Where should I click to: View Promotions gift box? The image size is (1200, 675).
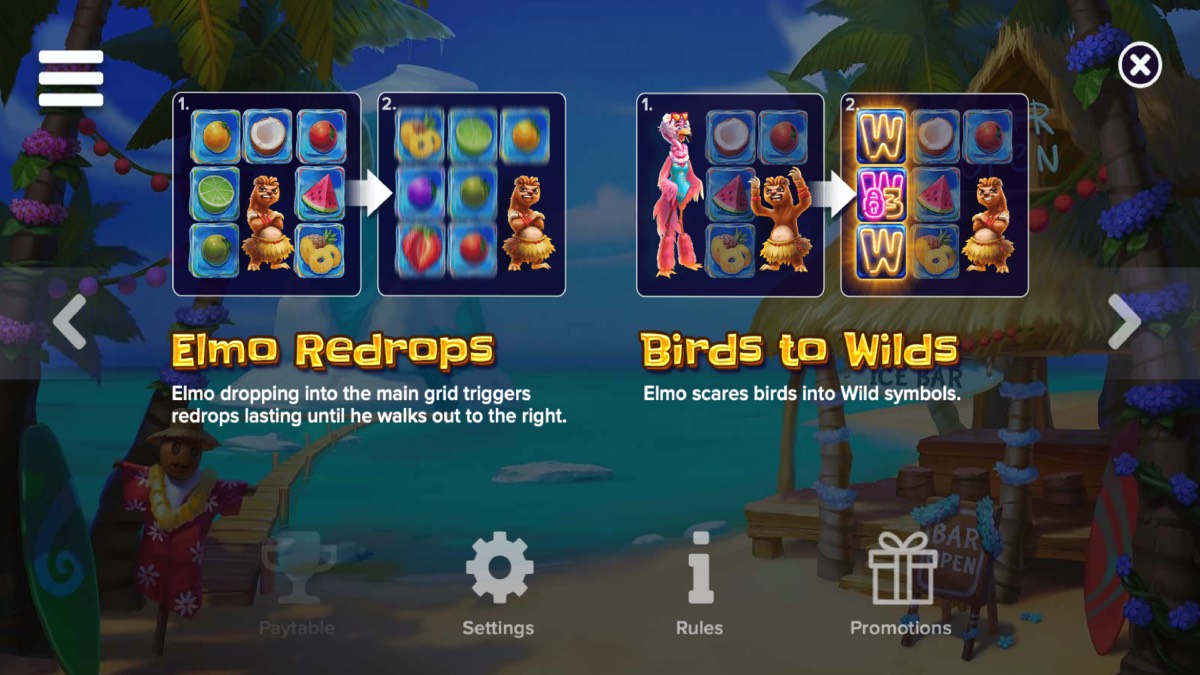point(901,584)
